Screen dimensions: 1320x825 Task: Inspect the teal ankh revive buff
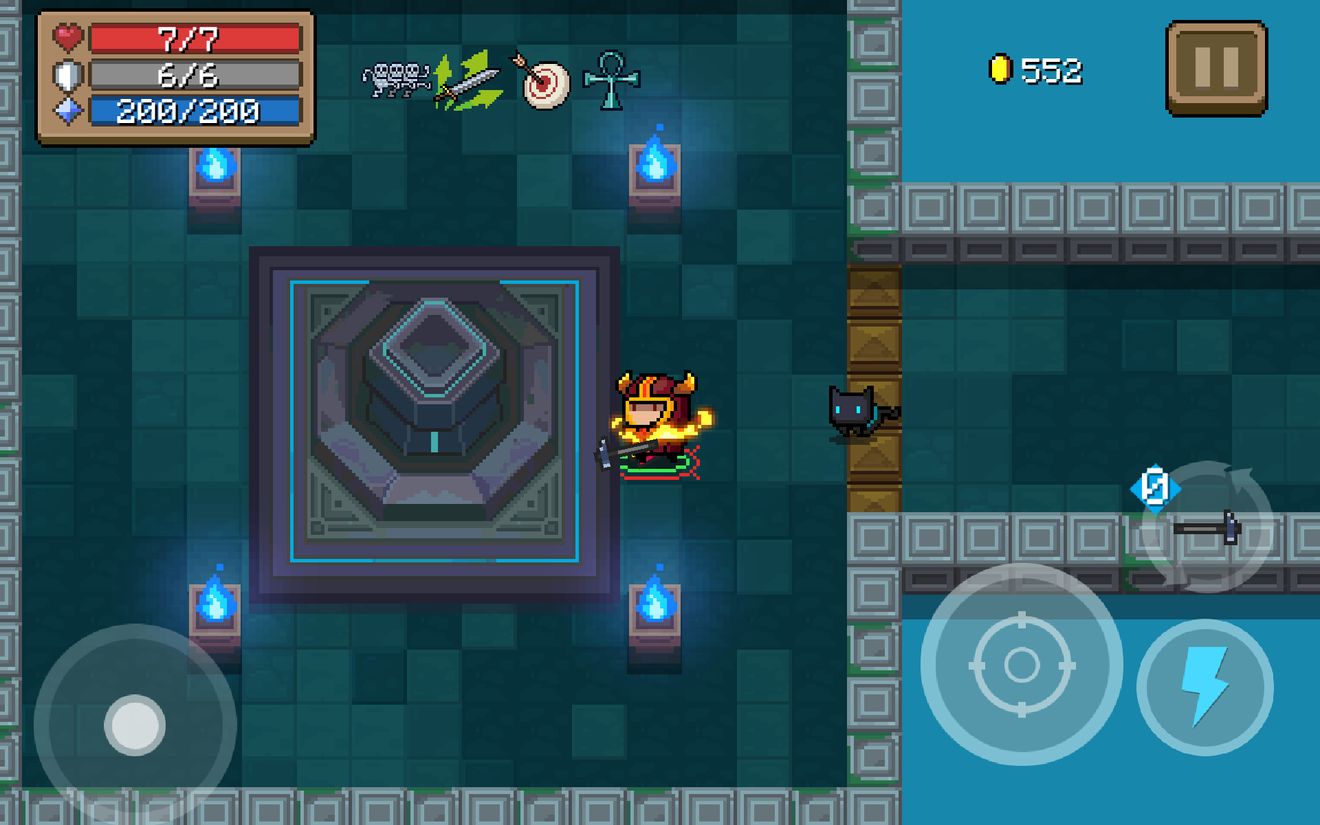[x=611, y=80]
